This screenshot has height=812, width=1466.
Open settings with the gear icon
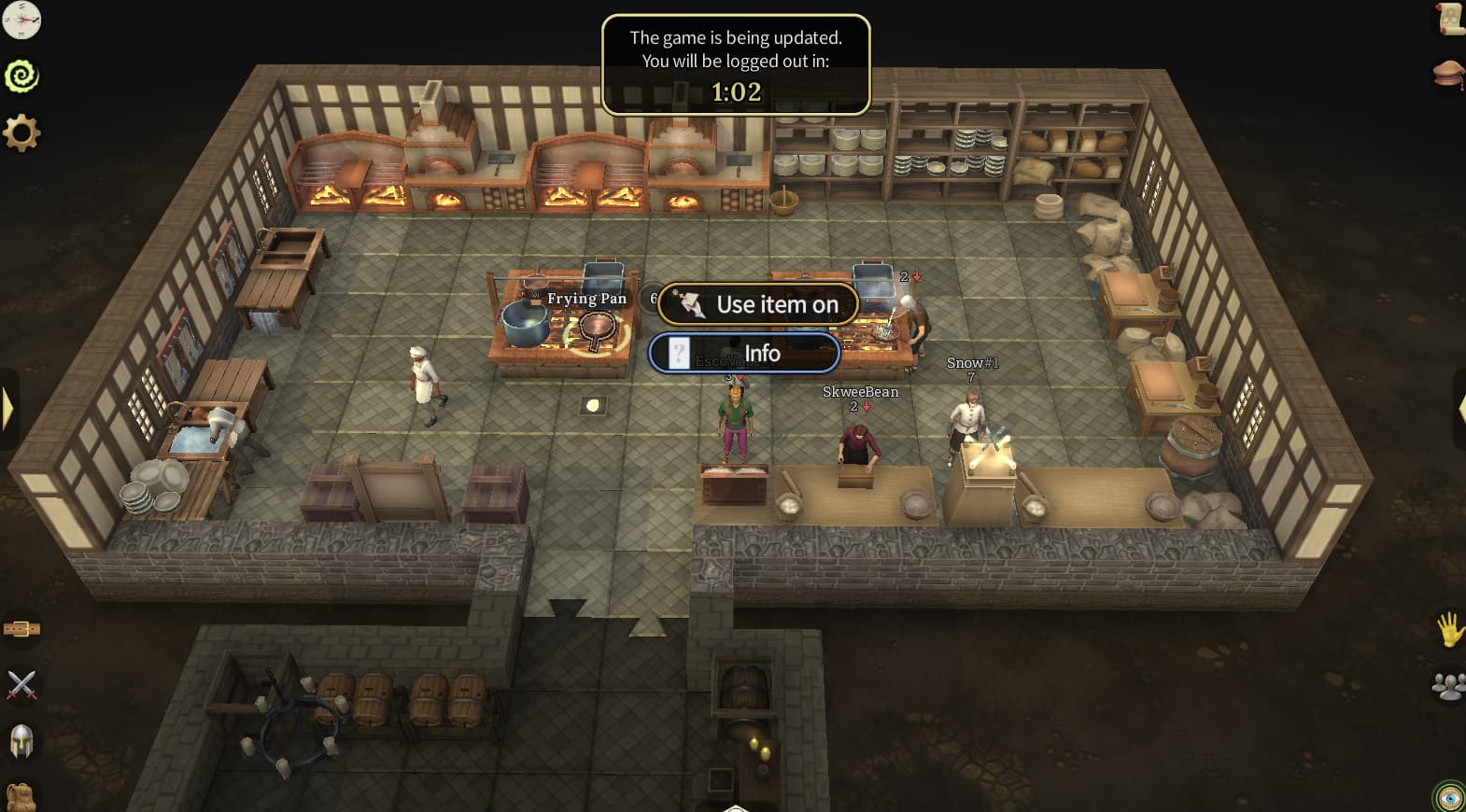tap(21, 133)
